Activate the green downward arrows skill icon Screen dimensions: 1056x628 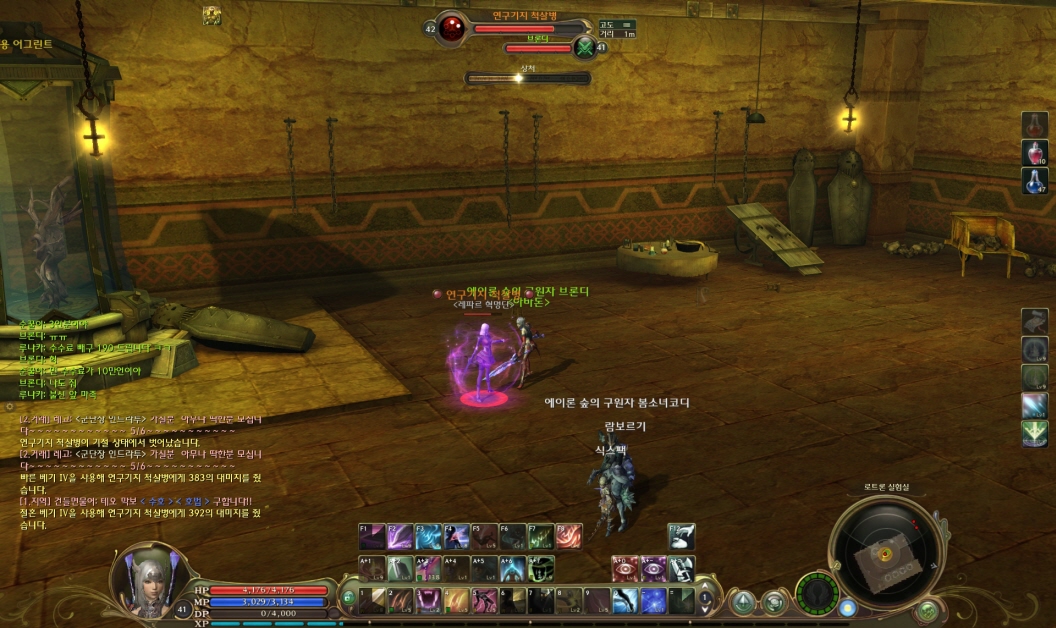tap(1035, 433)
